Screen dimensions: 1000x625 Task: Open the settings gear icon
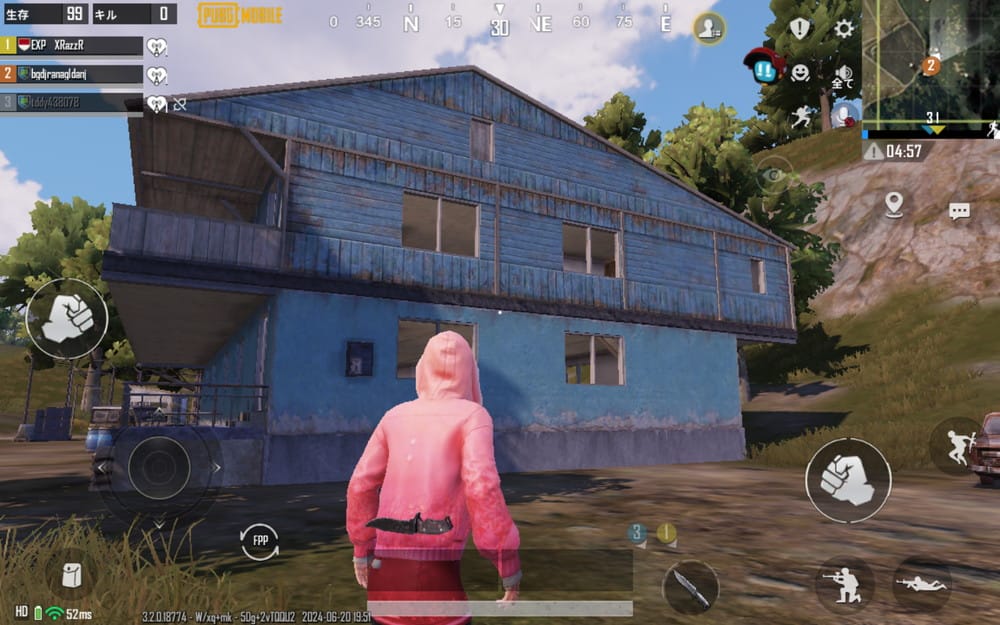[x=844, y=28]
